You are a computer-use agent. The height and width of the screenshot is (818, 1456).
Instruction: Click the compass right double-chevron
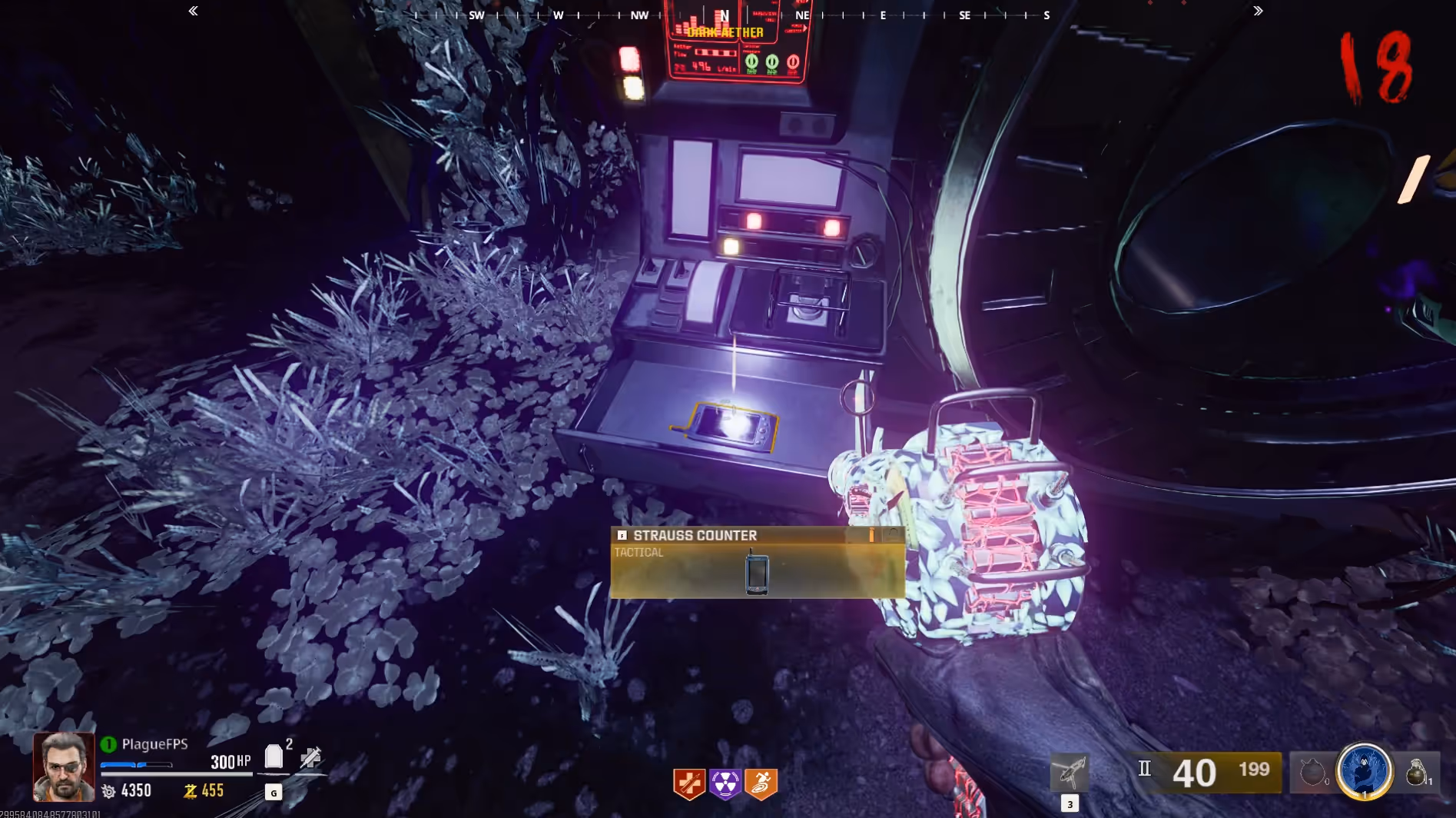pos(1258,11)
